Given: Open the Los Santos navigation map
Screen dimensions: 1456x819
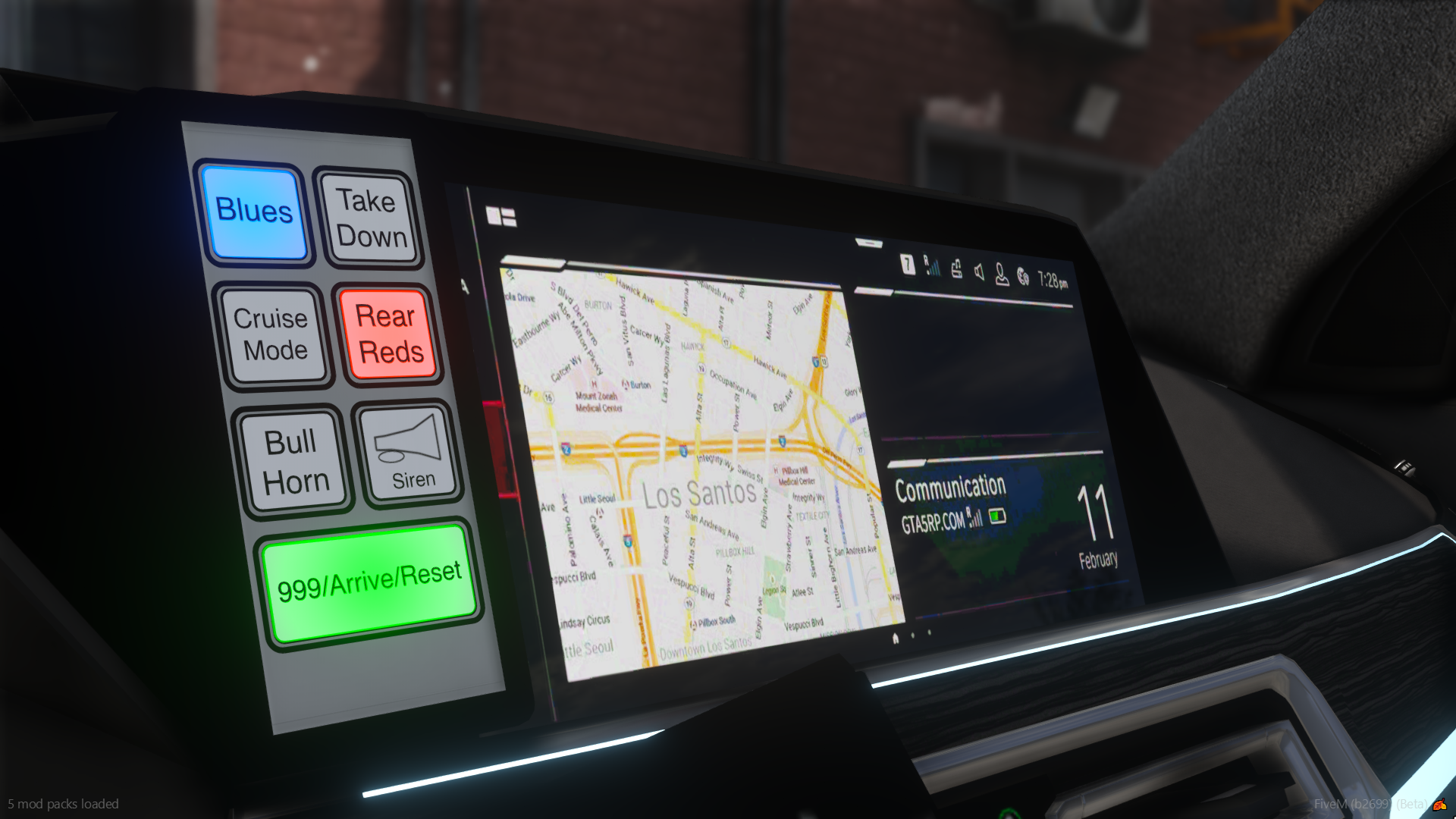Looking at the screenshot, I should 698,470.
